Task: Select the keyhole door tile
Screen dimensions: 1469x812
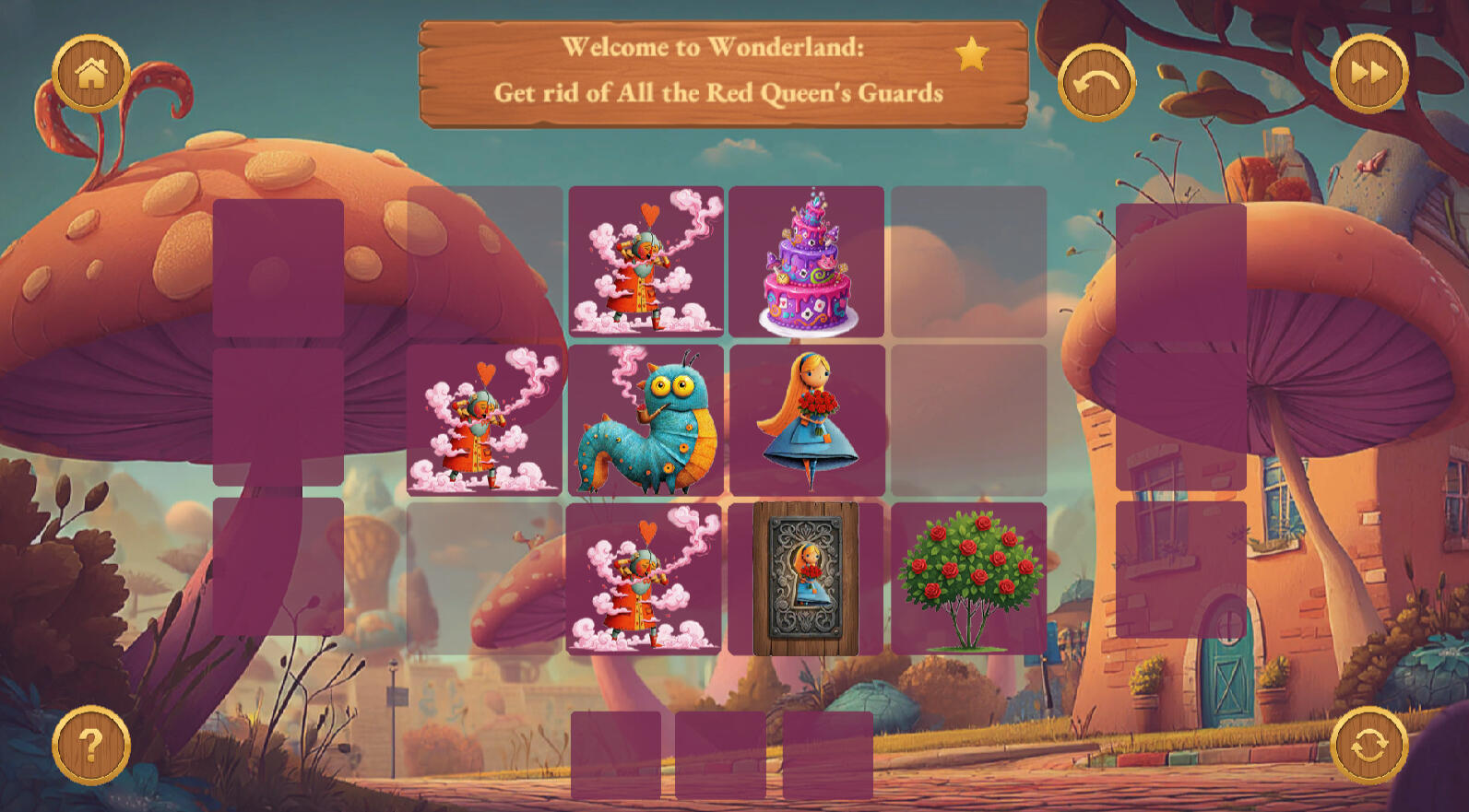Action: (x=806, y=579)
